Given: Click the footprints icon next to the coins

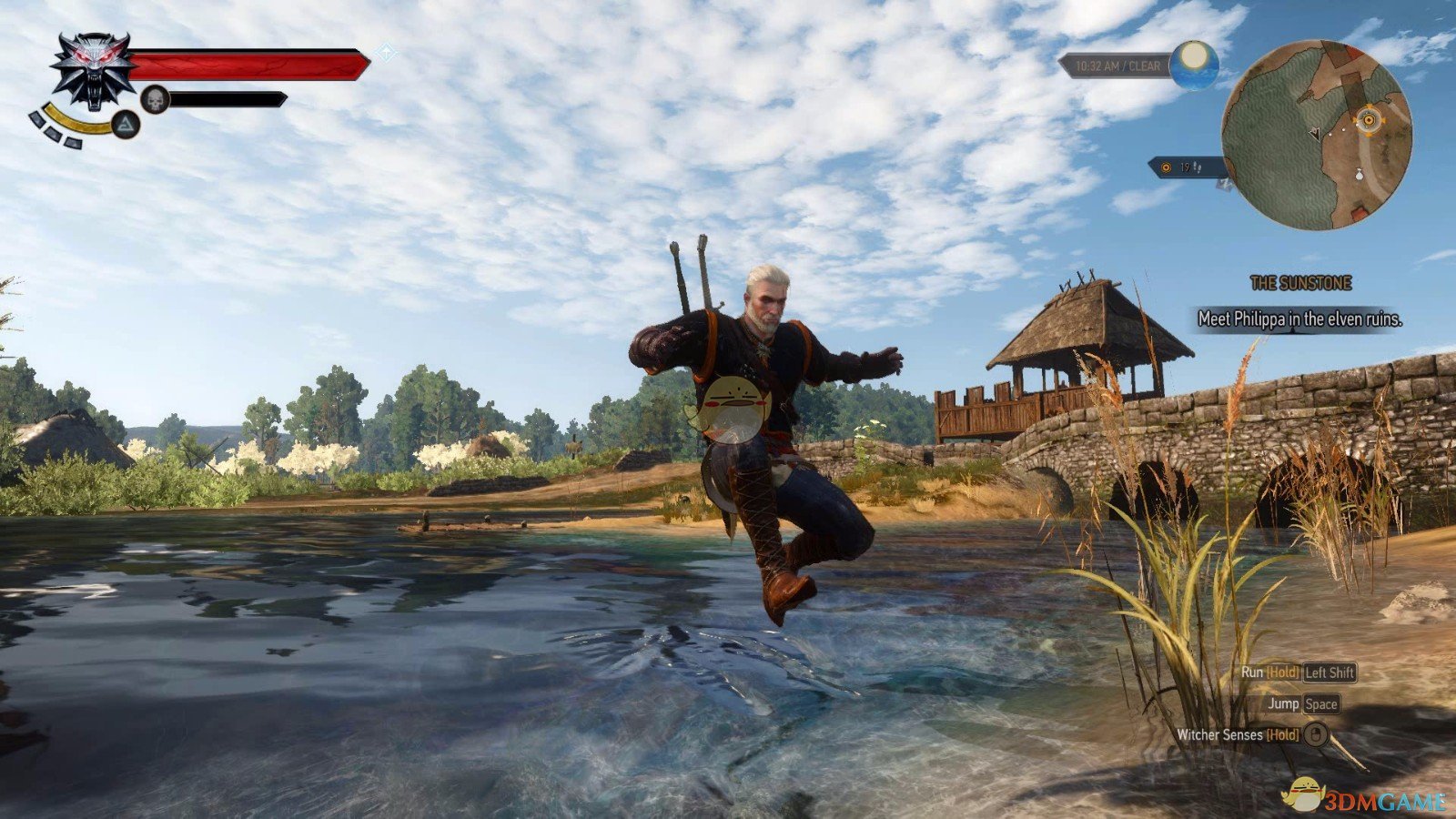Looking at the screenshot, I should [1198, 167].
